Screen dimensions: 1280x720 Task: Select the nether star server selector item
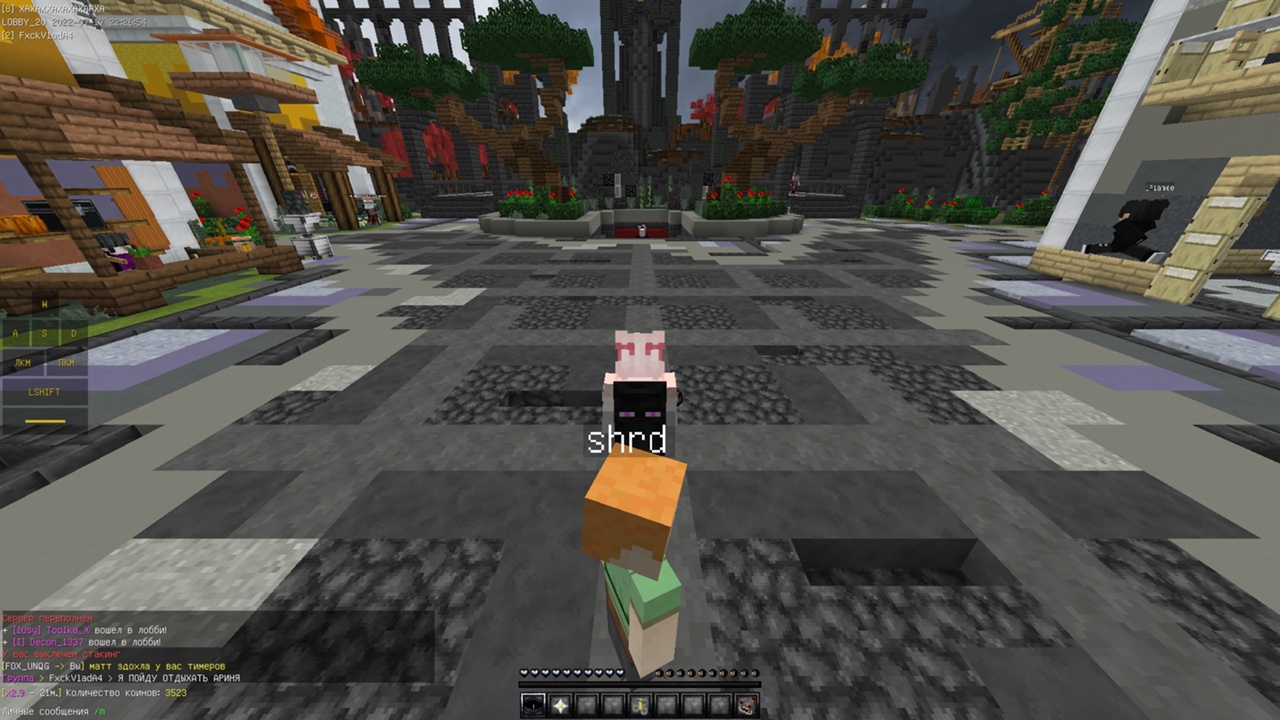click(559, 704)
